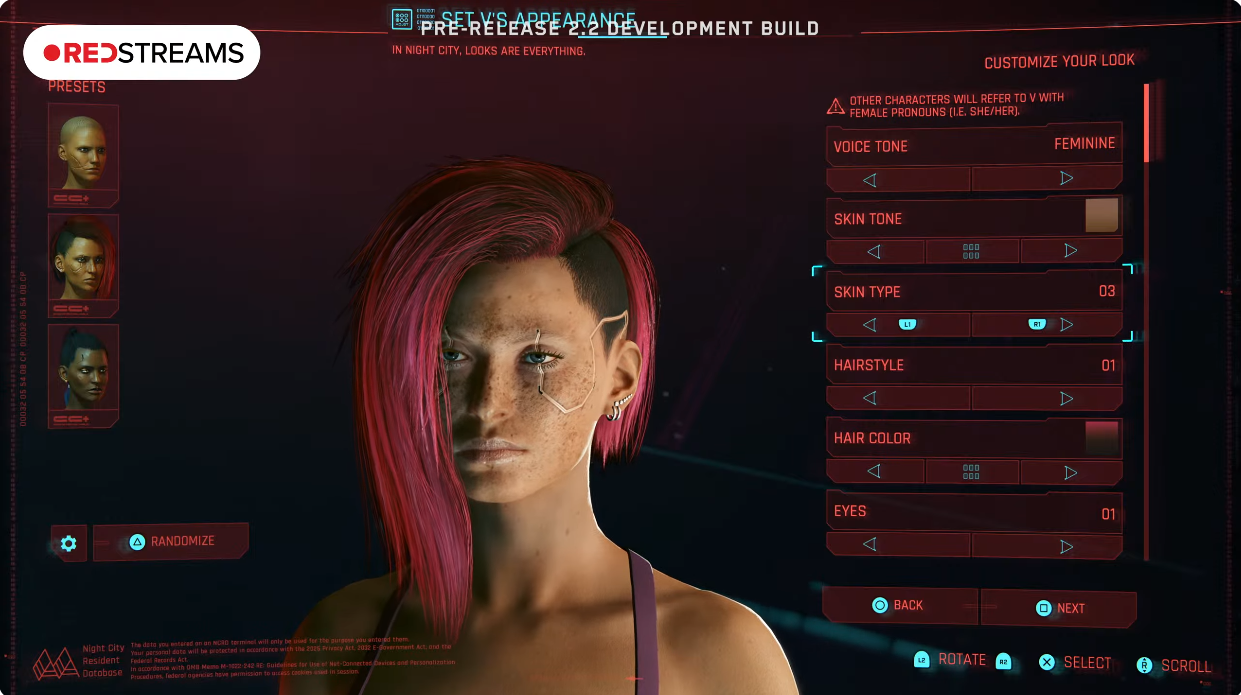The width and height of the screenshot is (1241, 695).
Task: Click the RedStreams logo overlay
Action: coord(142,52)
